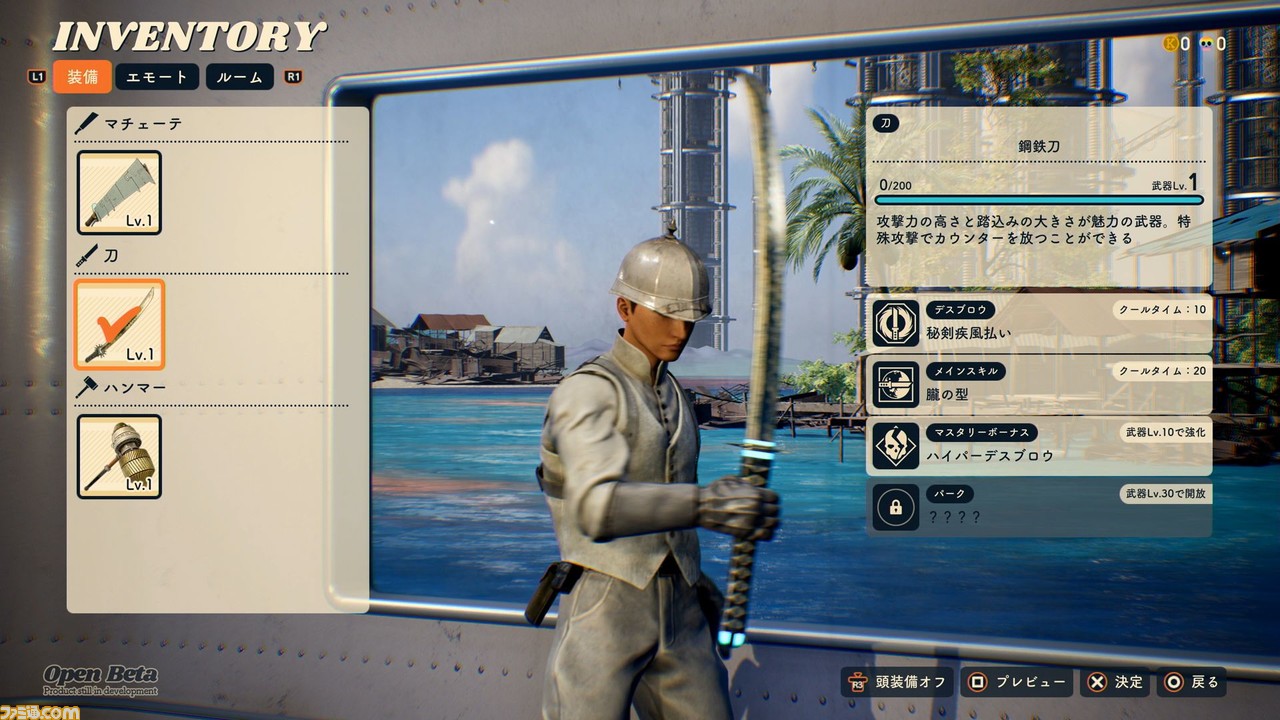Viewport: 1280px width, 720px height.
Task: Go back with the 戻る button
Action: pos(1191,682)
